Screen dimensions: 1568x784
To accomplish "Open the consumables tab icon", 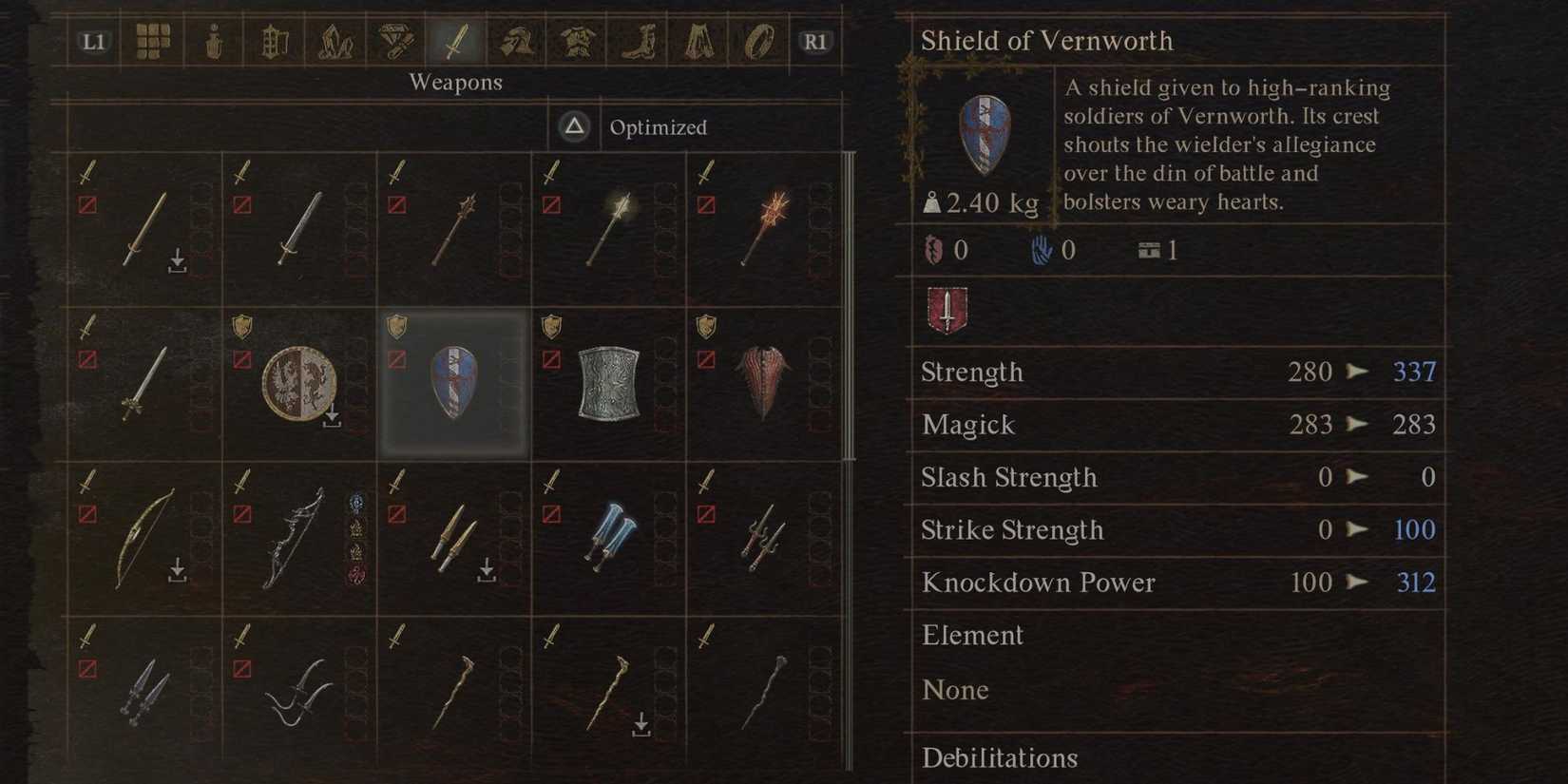I will (x=213, y=40).
